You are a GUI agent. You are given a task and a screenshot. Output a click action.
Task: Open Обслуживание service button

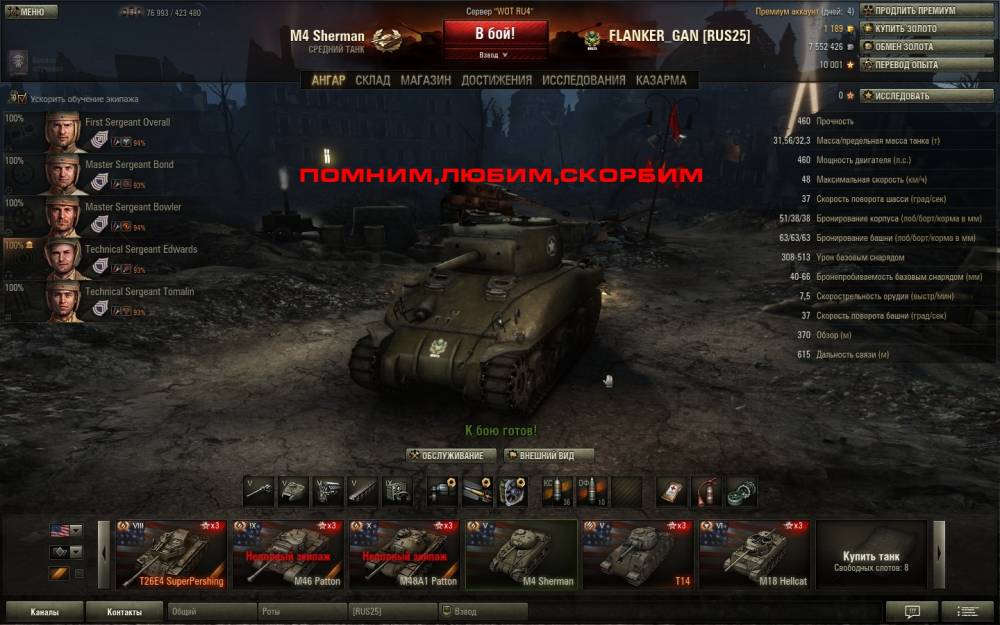452,455
